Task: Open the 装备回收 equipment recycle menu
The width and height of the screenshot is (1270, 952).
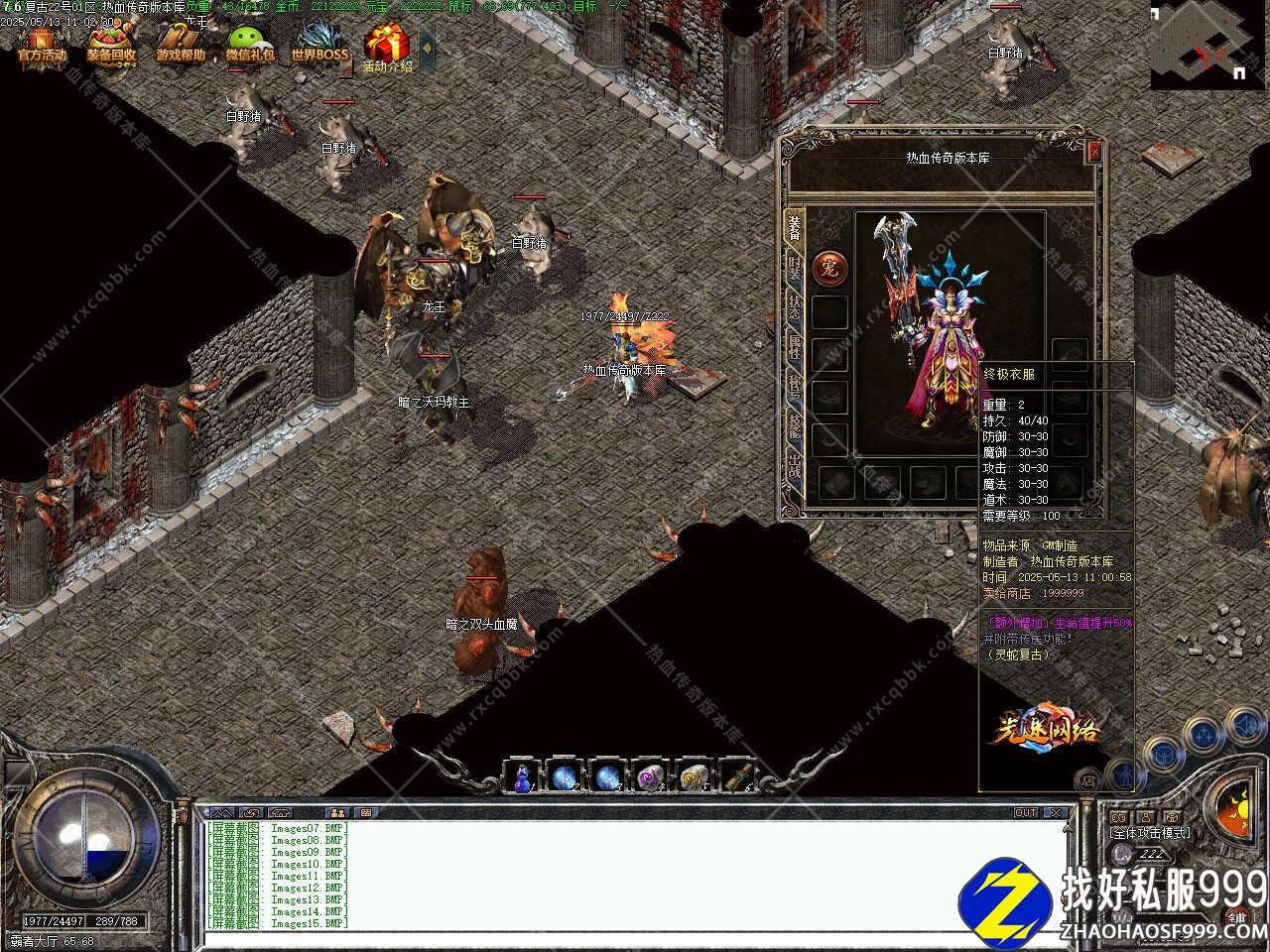Action: click(110, 46)
